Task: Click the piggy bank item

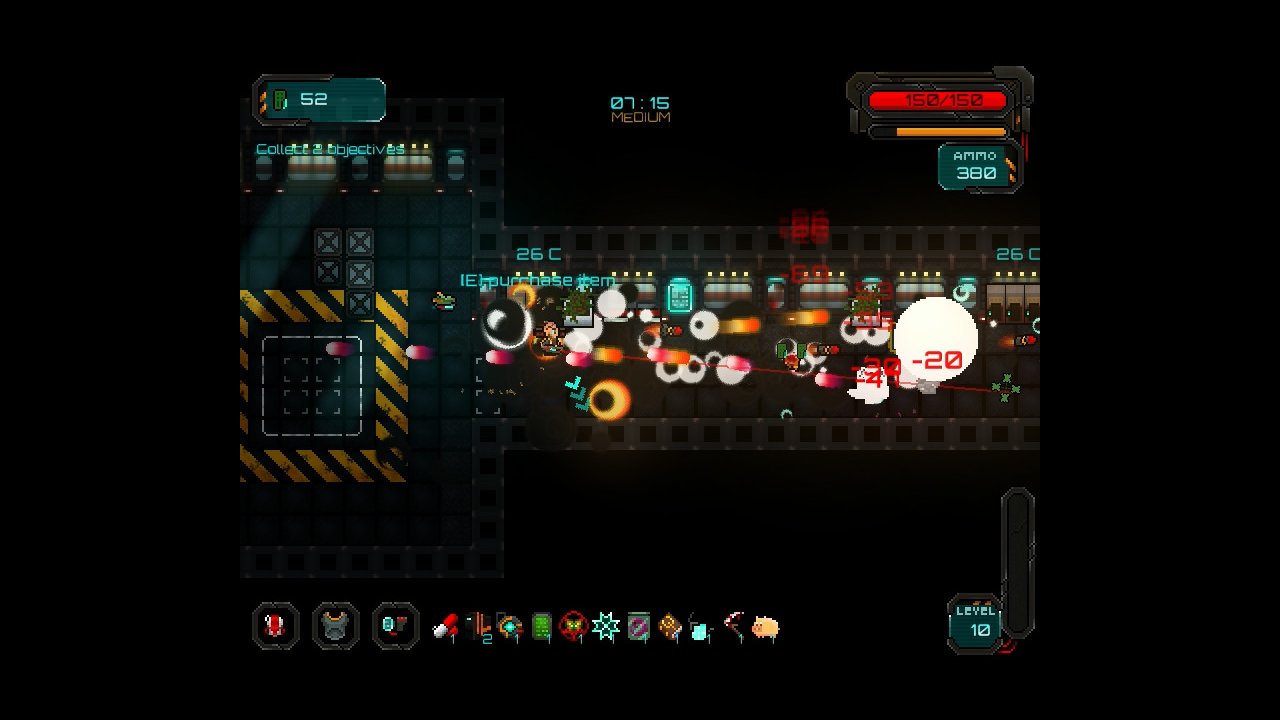Action: coord(765,628)
